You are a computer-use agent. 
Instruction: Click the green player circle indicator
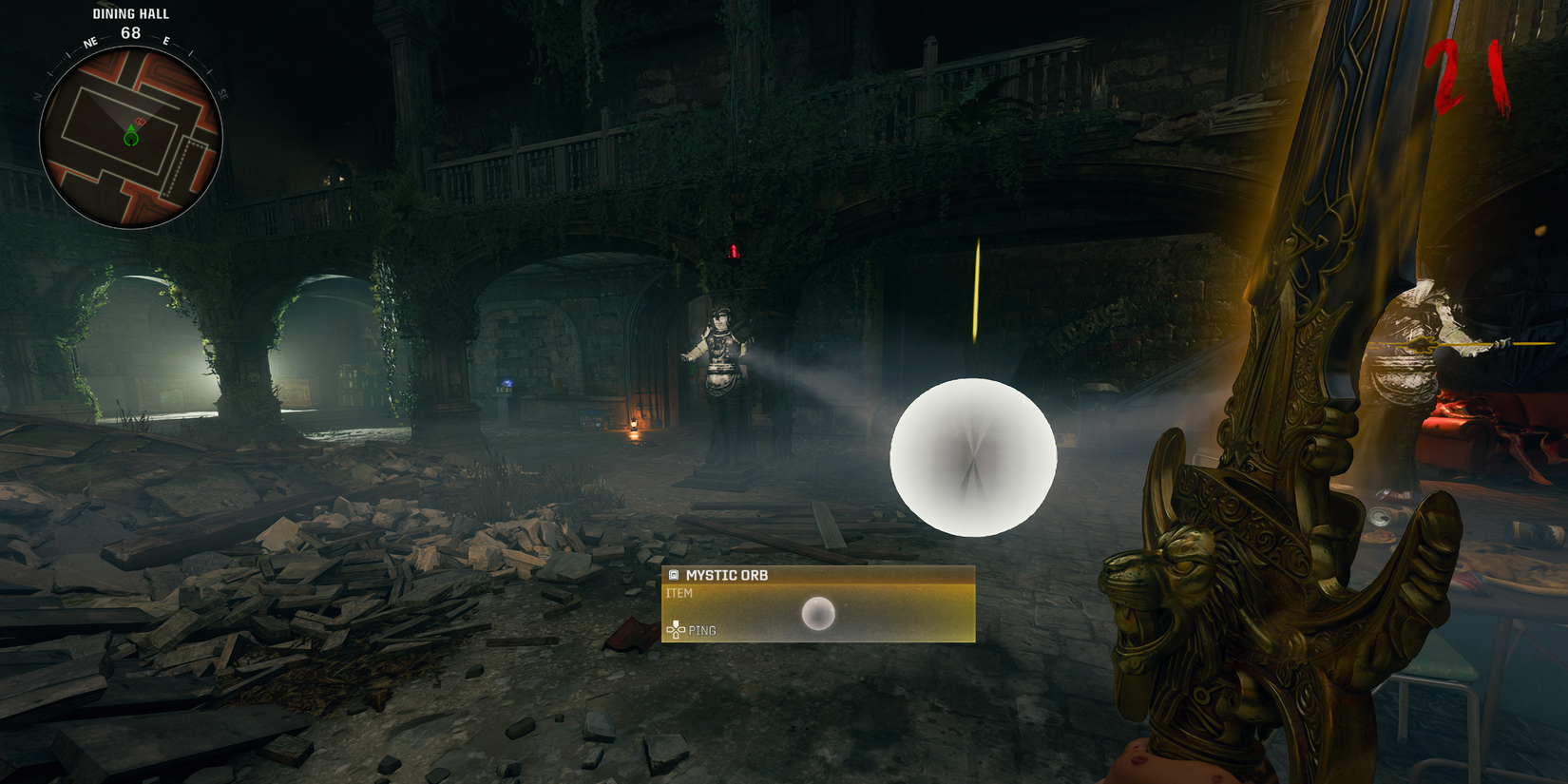[131, 138]
